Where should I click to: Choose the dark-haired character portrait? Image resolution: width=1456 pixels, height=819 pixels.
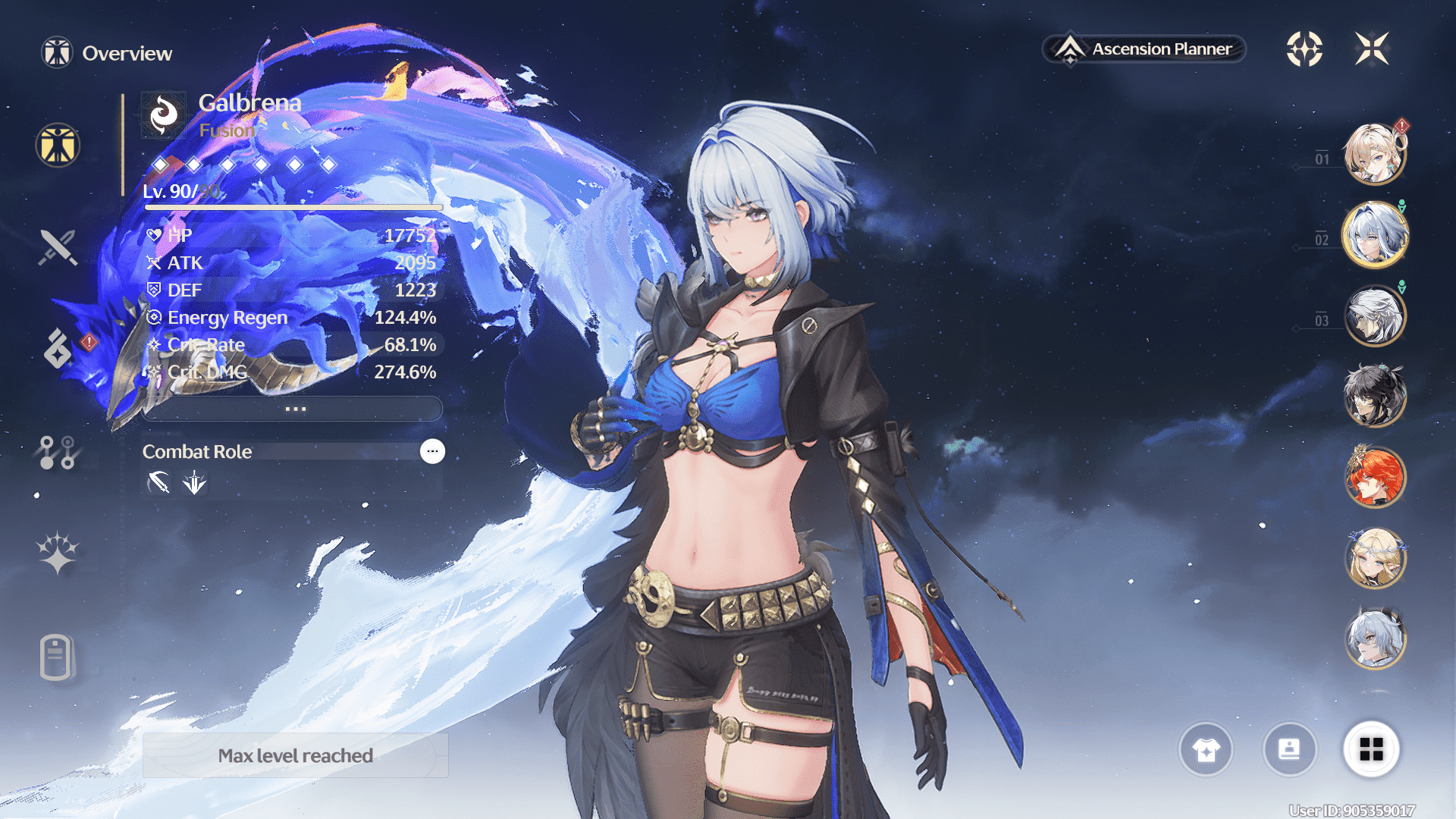[1374, 396]
